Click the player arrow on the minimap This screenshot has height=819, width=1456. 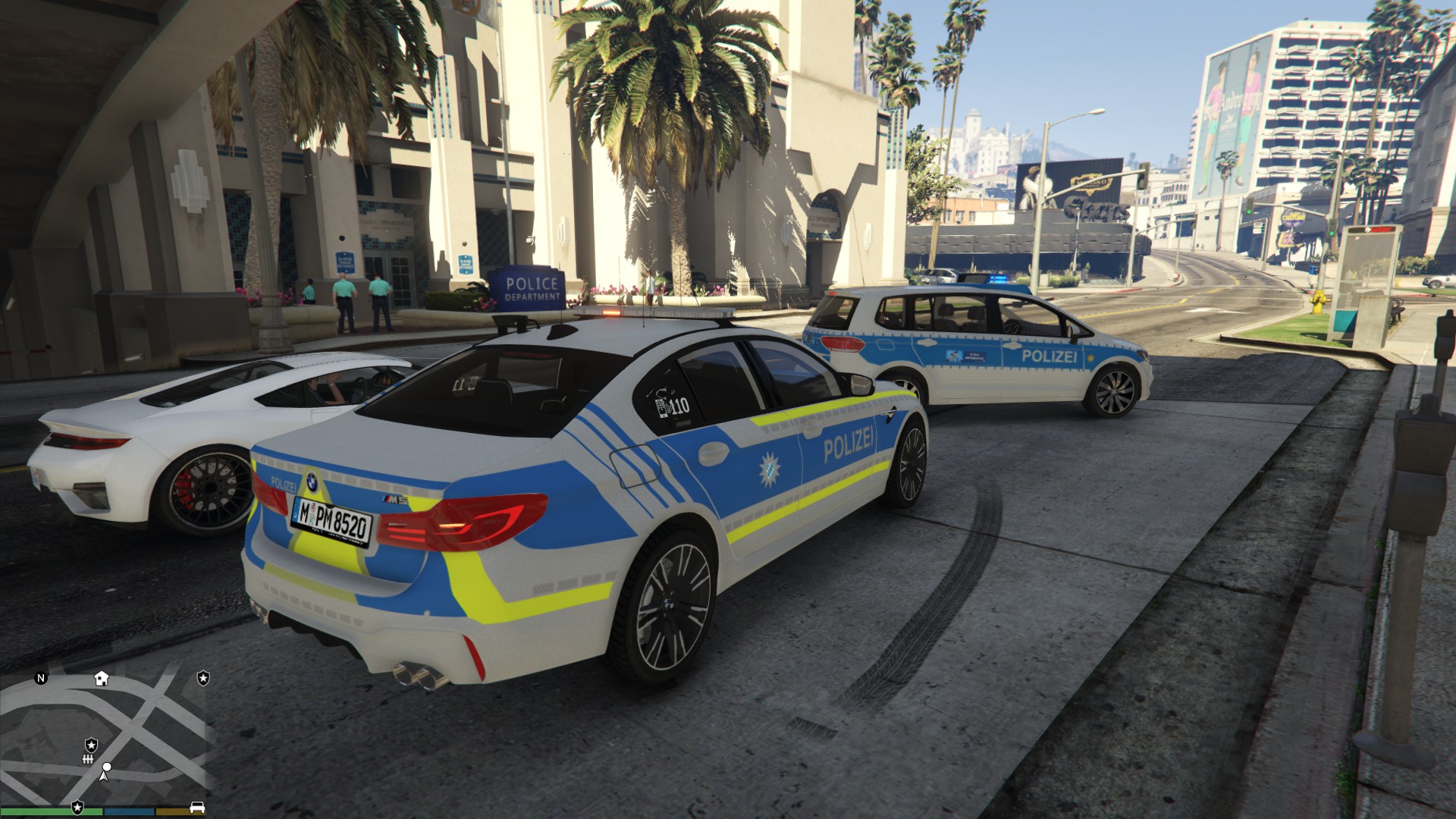[x=105, y=772]
